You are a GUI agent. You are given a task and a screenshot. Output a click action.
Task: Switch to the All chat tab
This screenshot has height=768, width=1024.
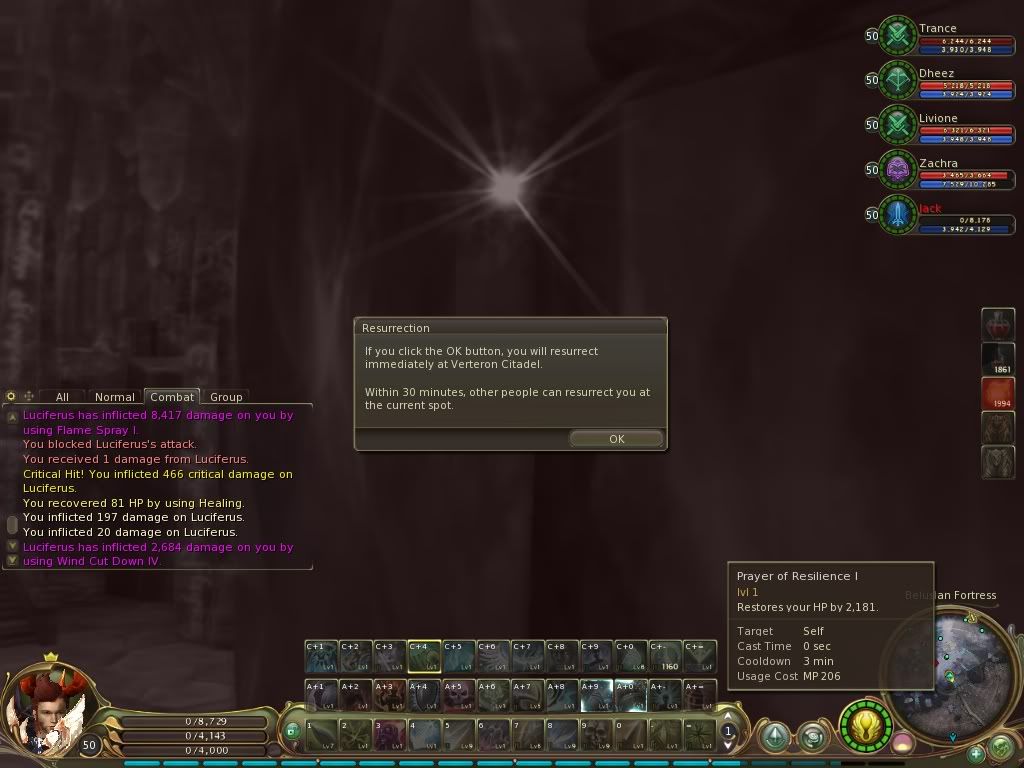62,397
